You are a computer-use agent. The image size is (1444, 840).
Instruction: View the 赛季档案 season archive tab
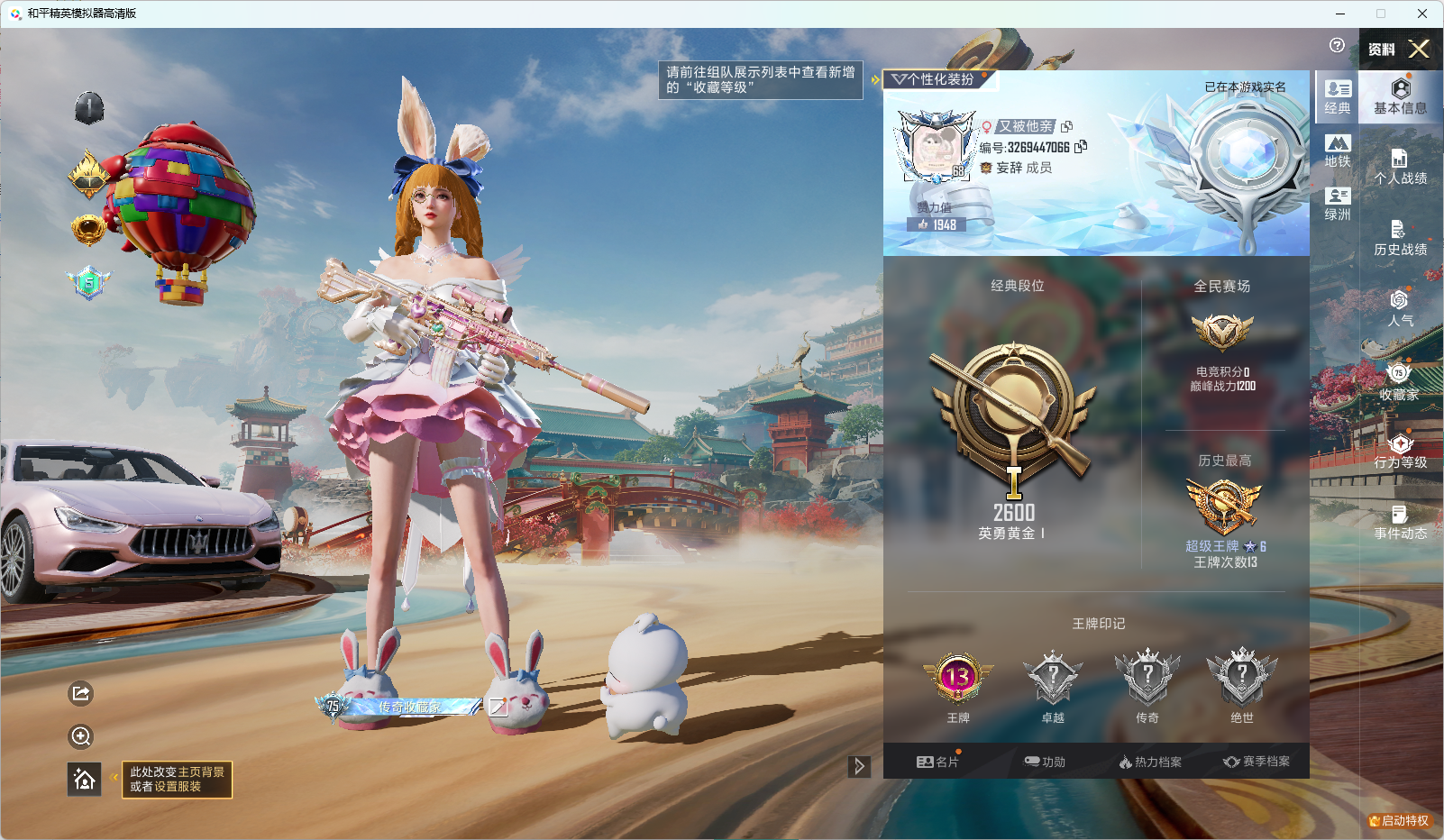coord(1257,762)
